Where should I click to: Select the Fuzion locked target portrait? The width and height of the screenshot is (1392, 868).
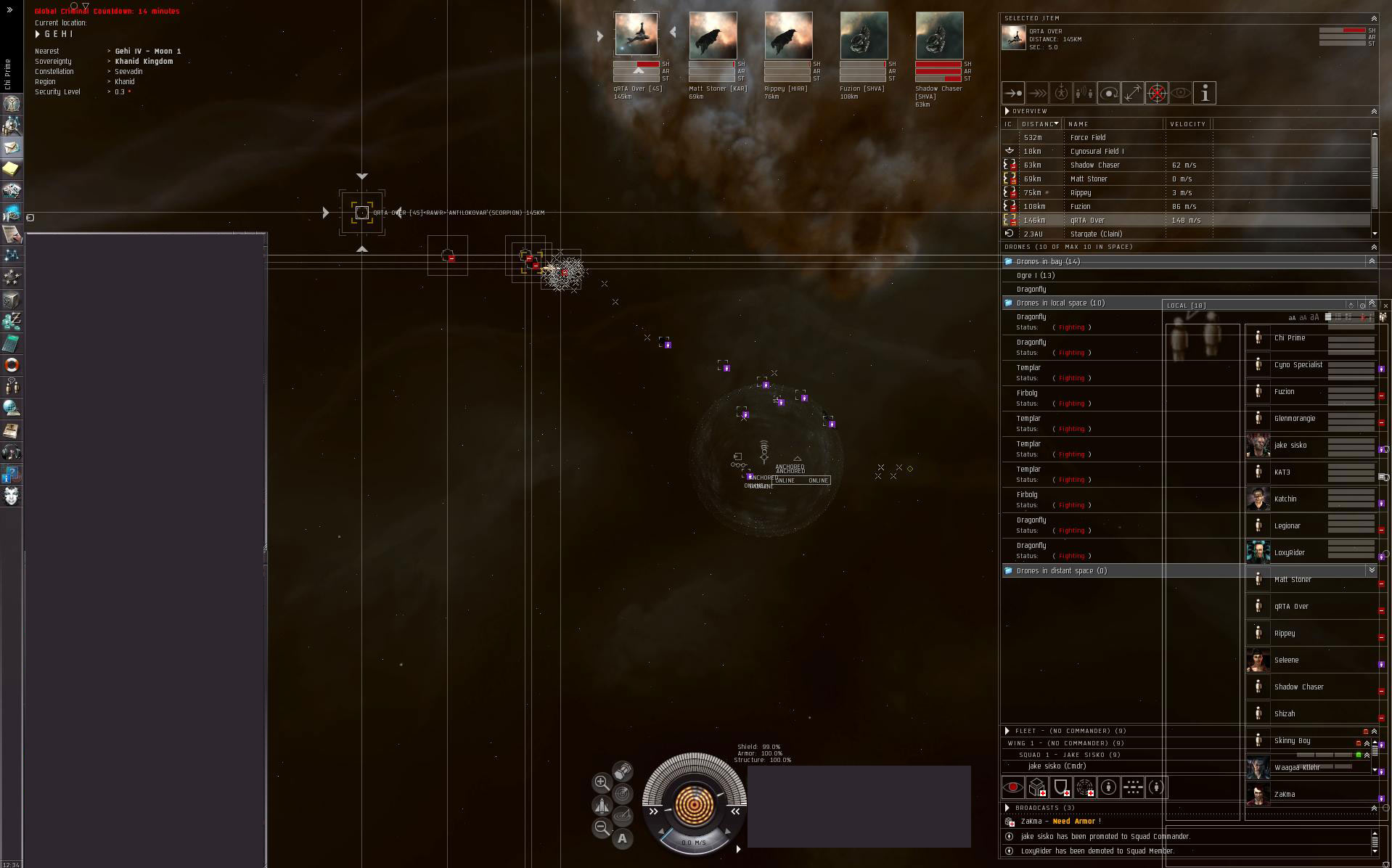click(x=864, y=36)
